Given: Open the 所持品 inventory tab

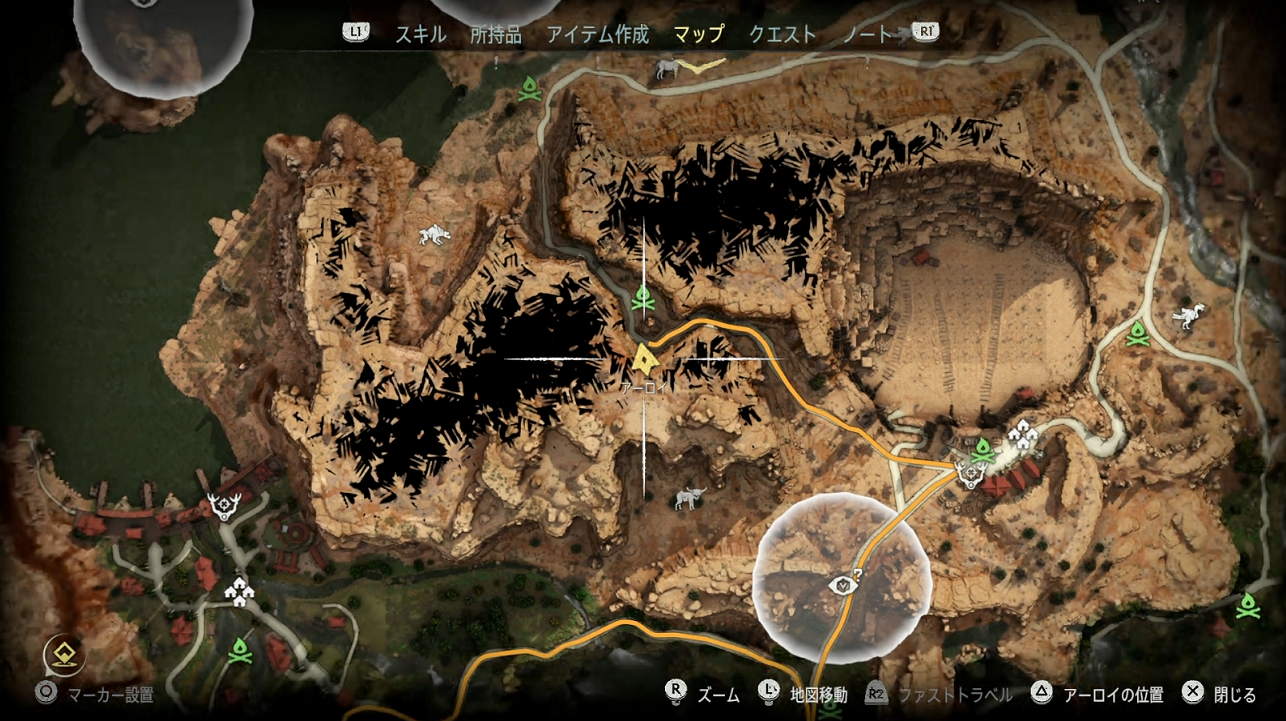Looking at the screenshot, I should [495, 34].
